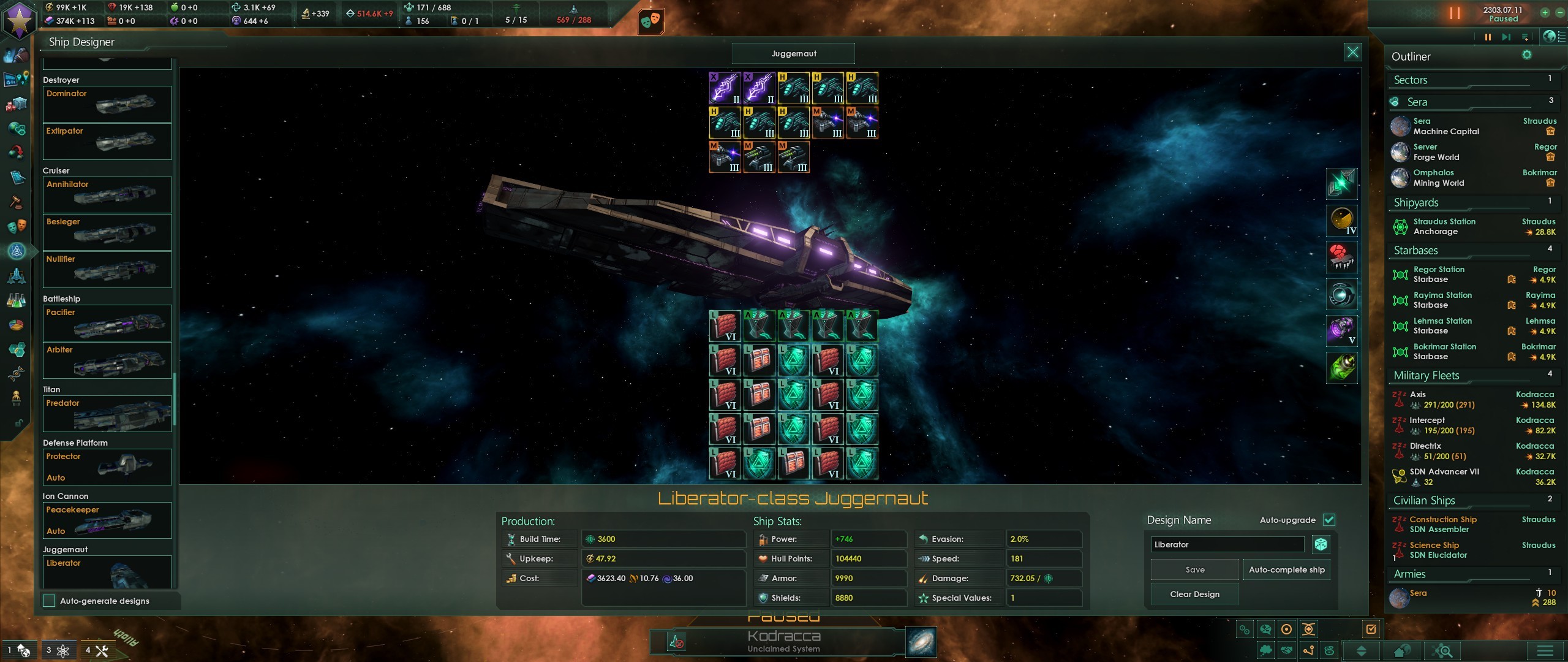Close the Ship Designer window
Image resolution: width=1568 pixels, height=662 pixels.
click(1352, 52)
